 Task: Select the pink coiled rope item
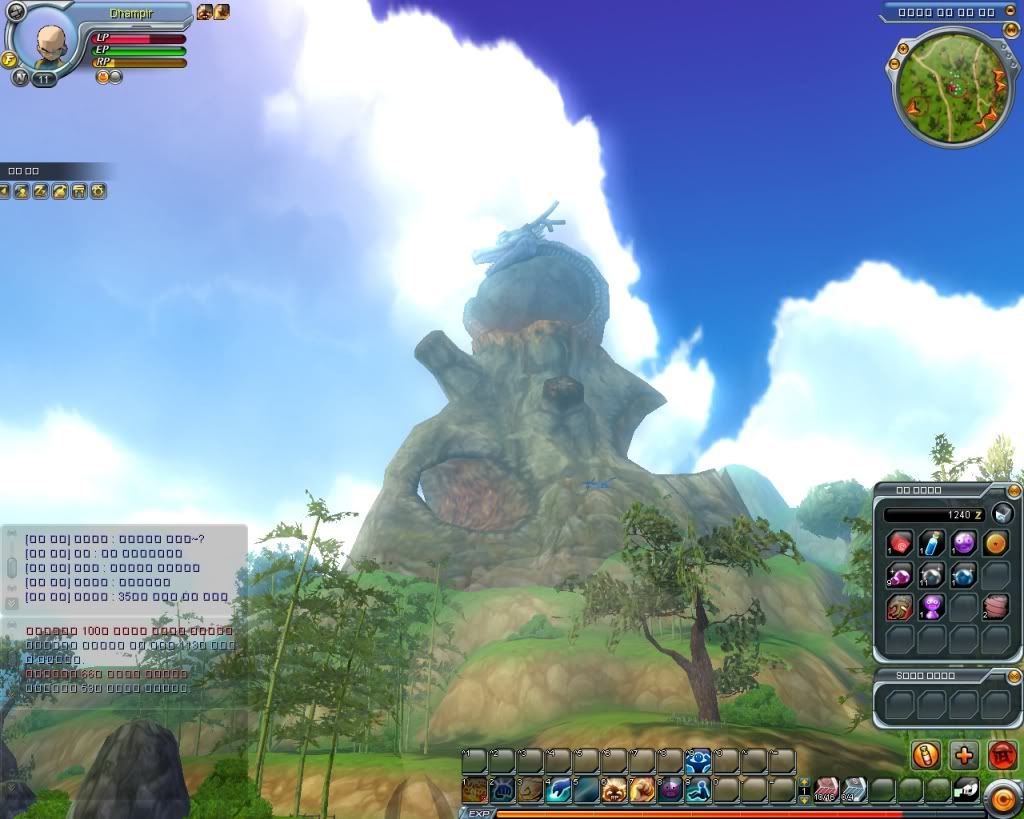tap(995, 607)
